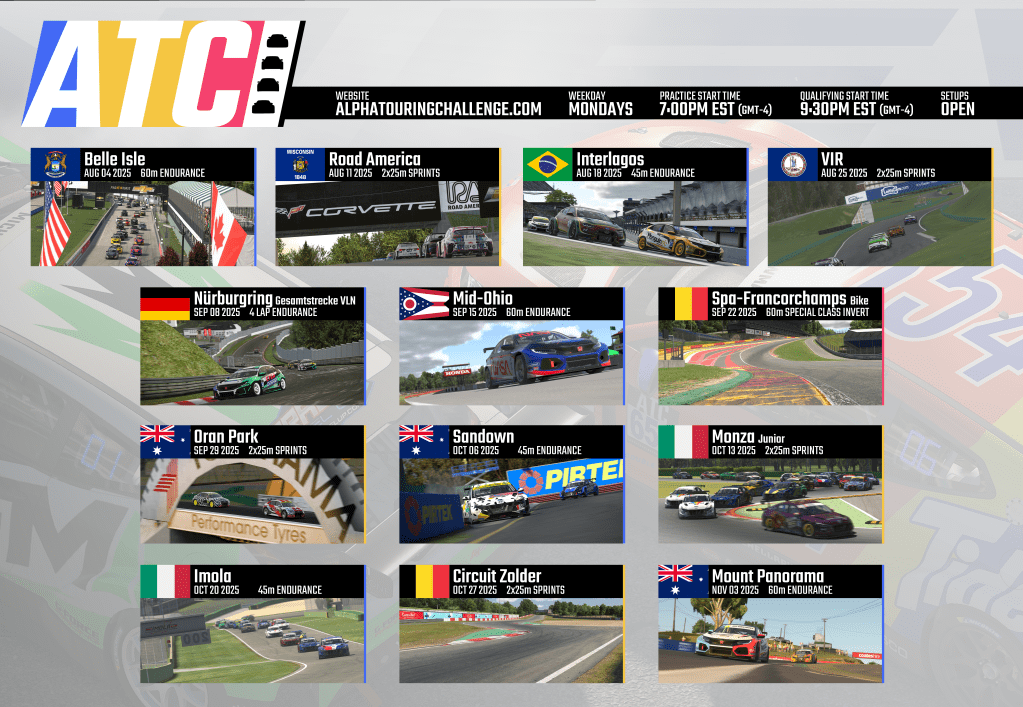Choose the Interlagos endurance round
1023x707 pixels.
[x=635, y=207]
